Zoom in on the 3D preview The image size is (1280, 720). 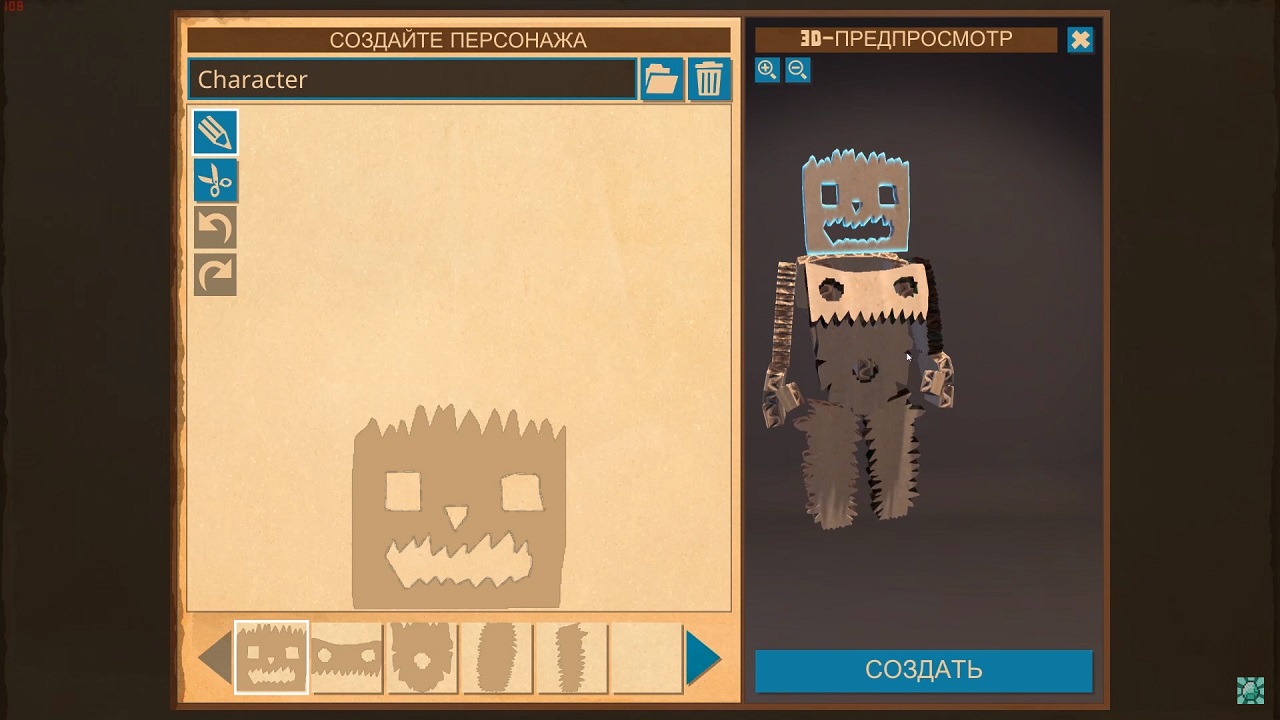767,69
